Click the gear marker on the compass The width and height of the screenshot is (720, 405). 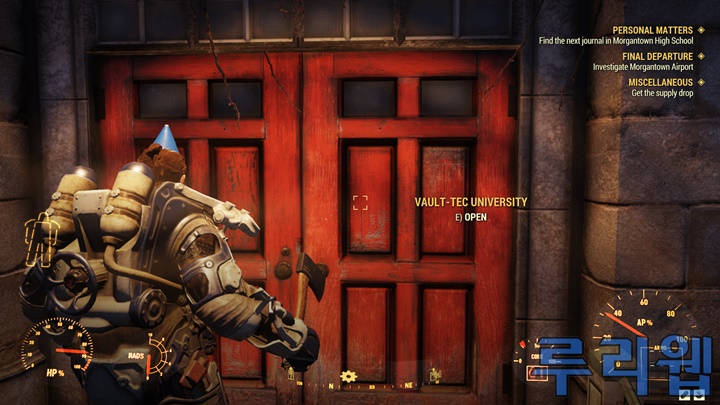(x=348, y=376)
